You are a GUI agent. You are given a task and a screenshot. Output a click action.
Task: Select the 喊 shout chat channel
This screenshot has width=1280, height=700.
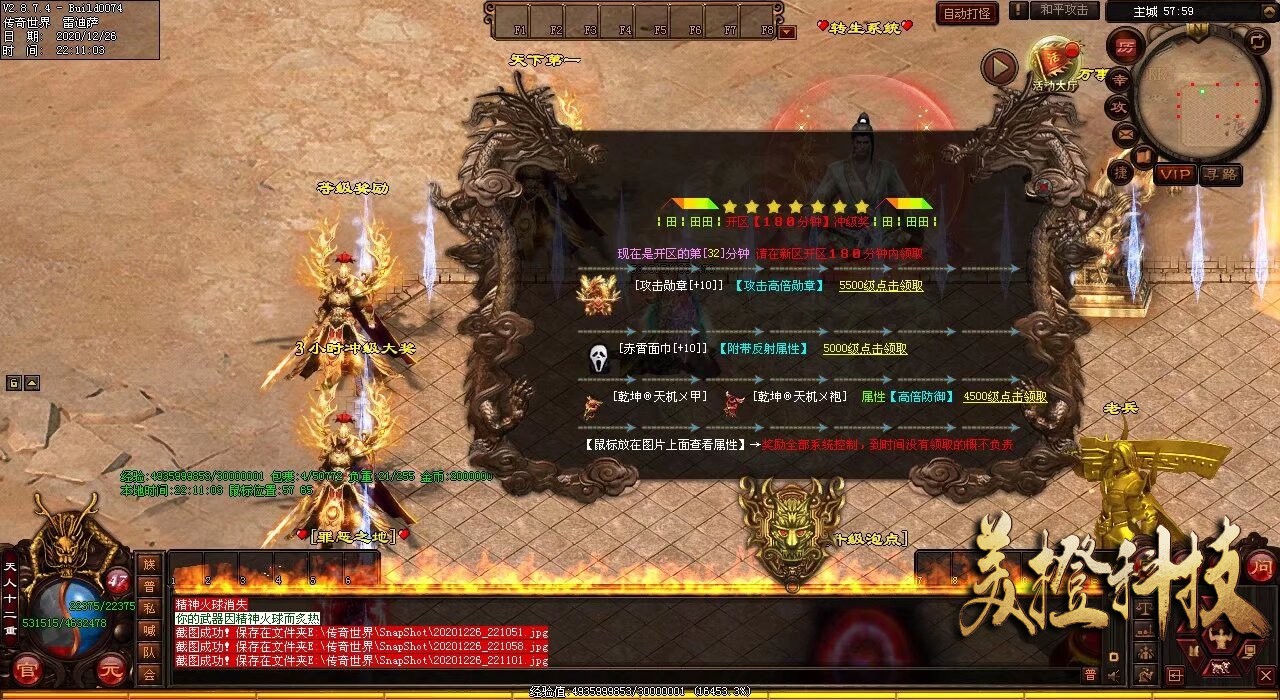point(149,630)
